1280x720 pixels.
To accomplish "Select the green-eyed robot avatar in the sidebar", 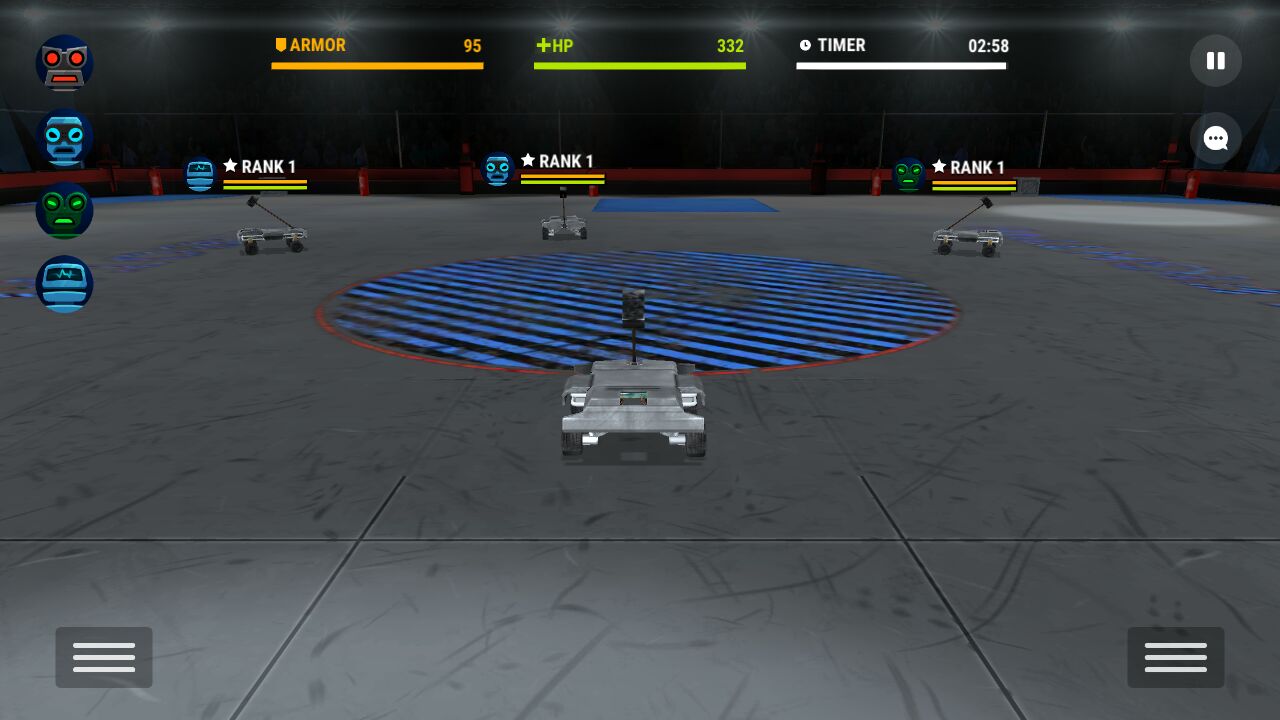I will [x=65, y=210].
